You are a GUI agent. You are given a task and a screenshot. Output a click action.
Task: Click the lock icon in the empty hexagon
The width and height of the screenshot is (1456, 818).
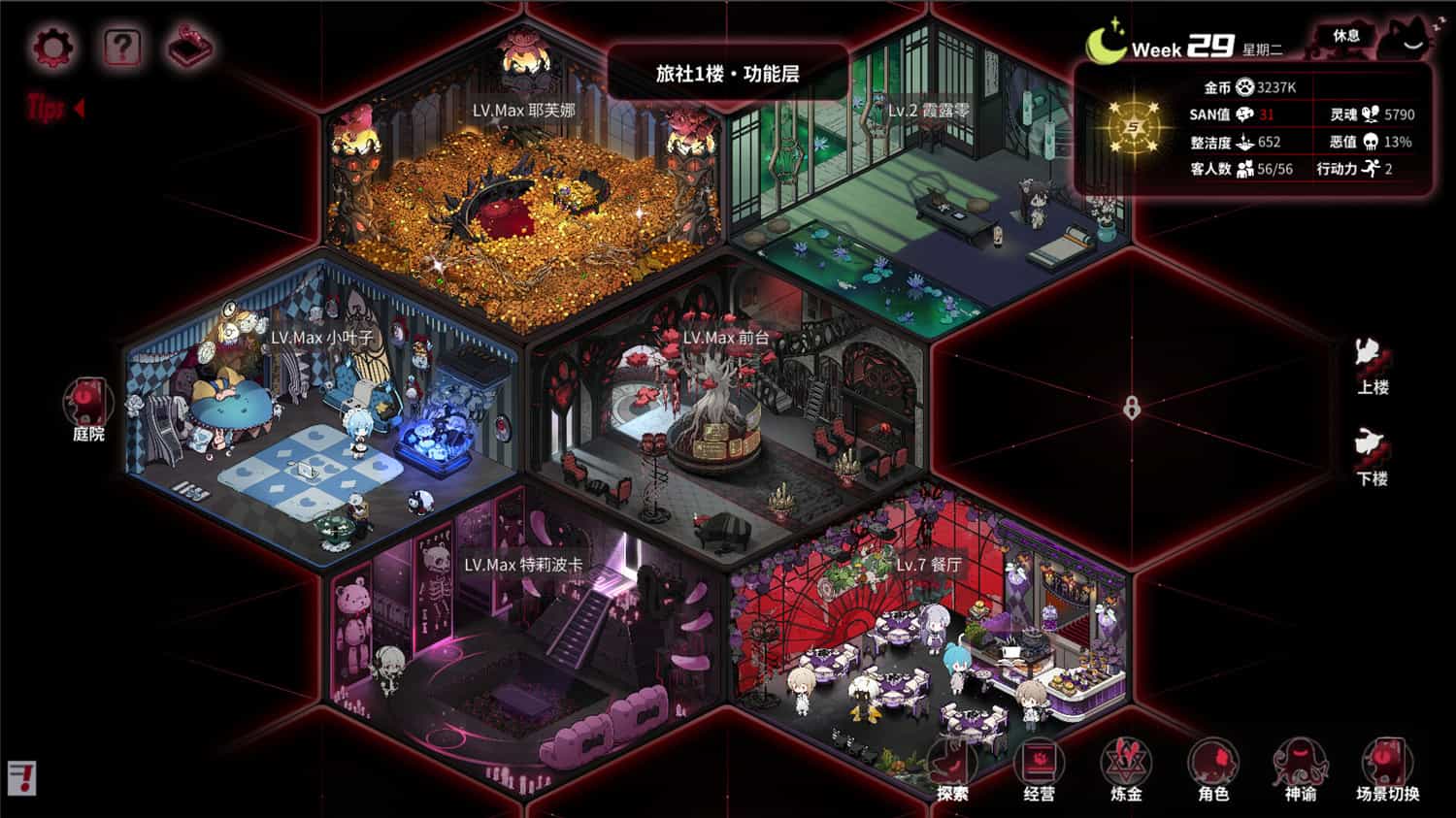point(1131,407)
